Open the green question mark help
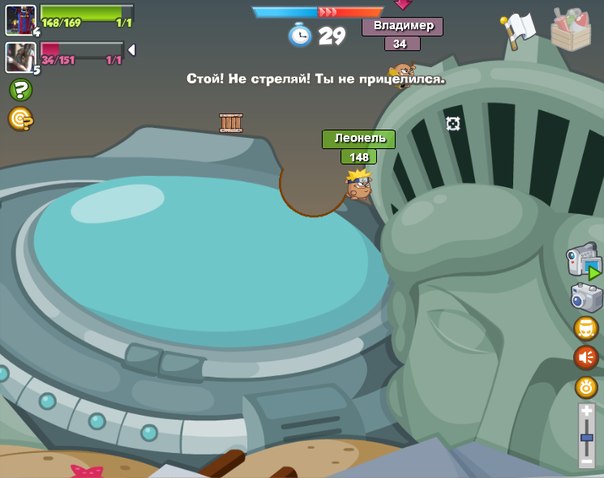The width and height of the screenshot is (604, 478). [x=20, y=89]
